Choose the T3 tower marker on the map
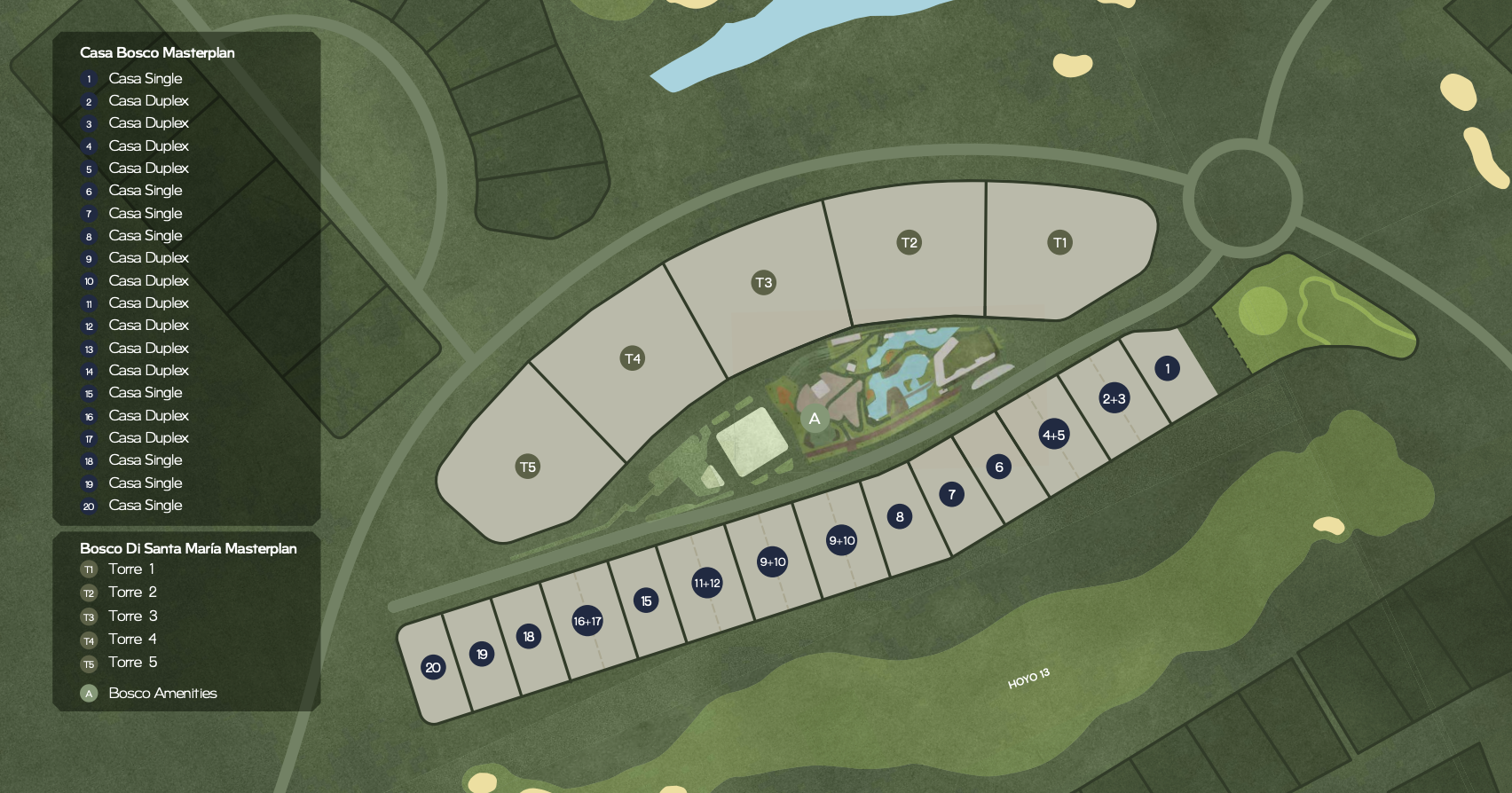The image size is (1512, 793). coord(763,283)
